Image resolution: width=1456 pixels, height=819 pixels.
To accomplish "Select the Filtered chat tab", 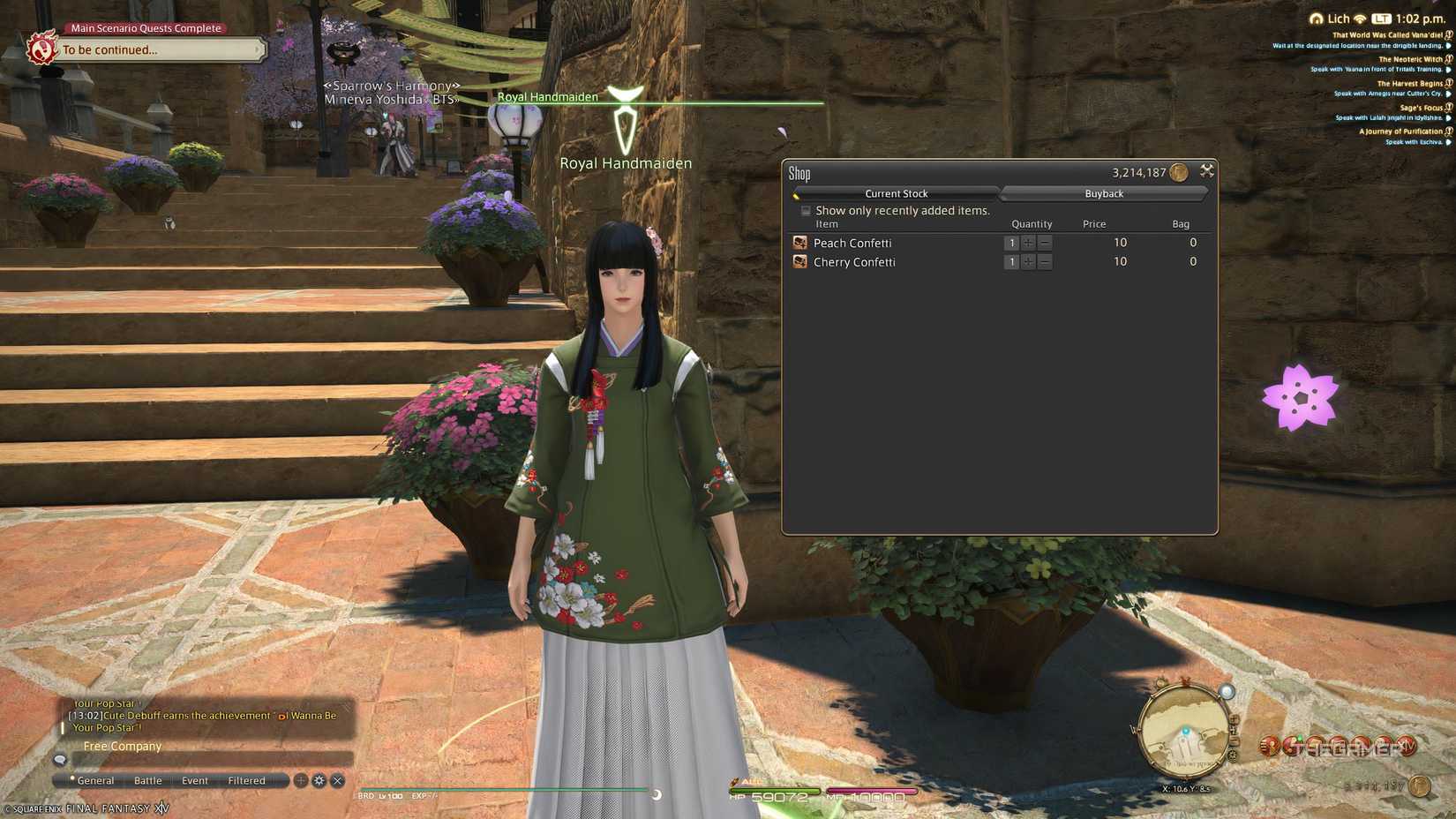I will 246,780.
